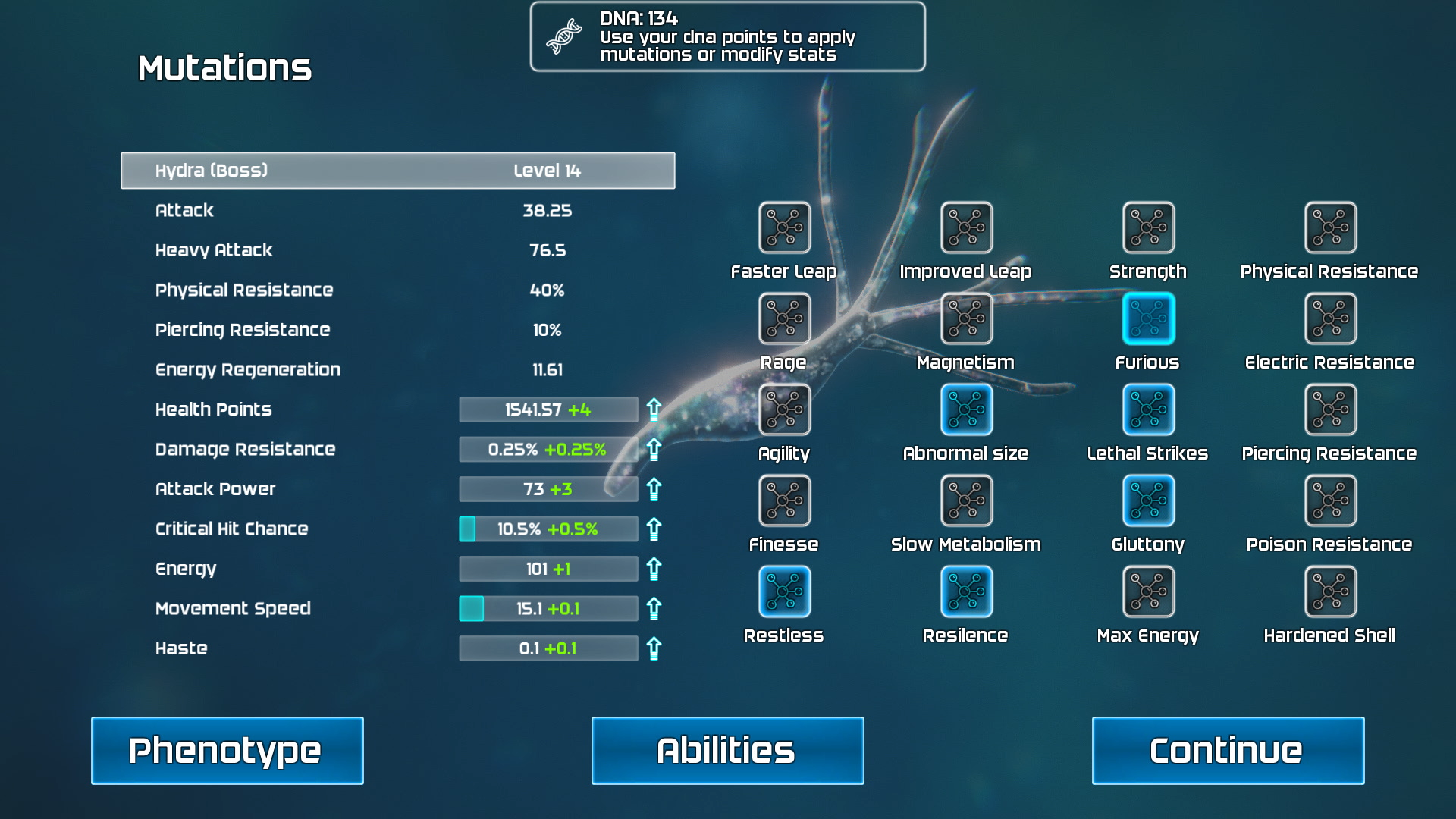
Task: Select the Slow Metabolism mutation
Action: (x=966, y=500)
